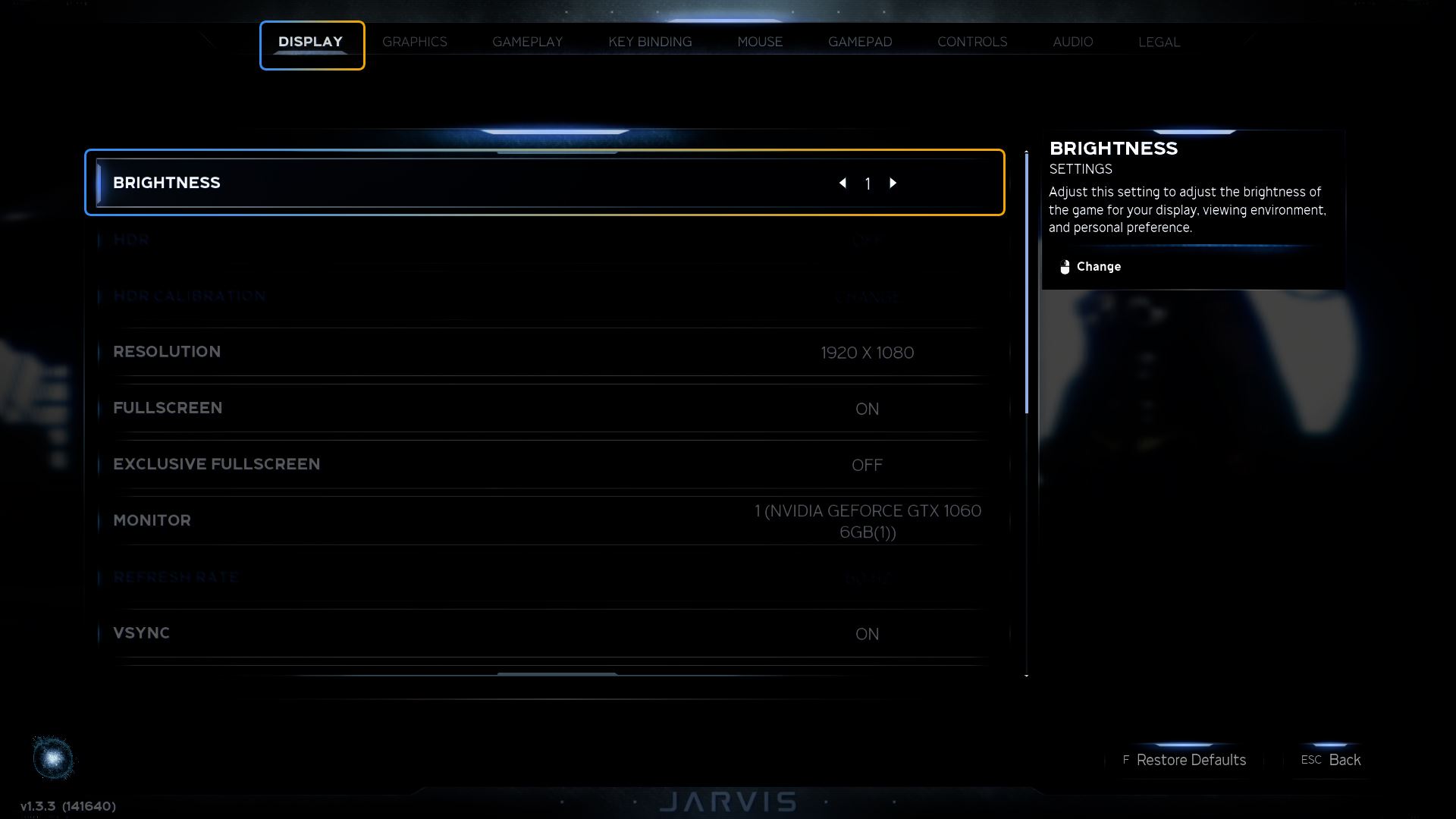Select the Key Binding tab

coord(650,42)
